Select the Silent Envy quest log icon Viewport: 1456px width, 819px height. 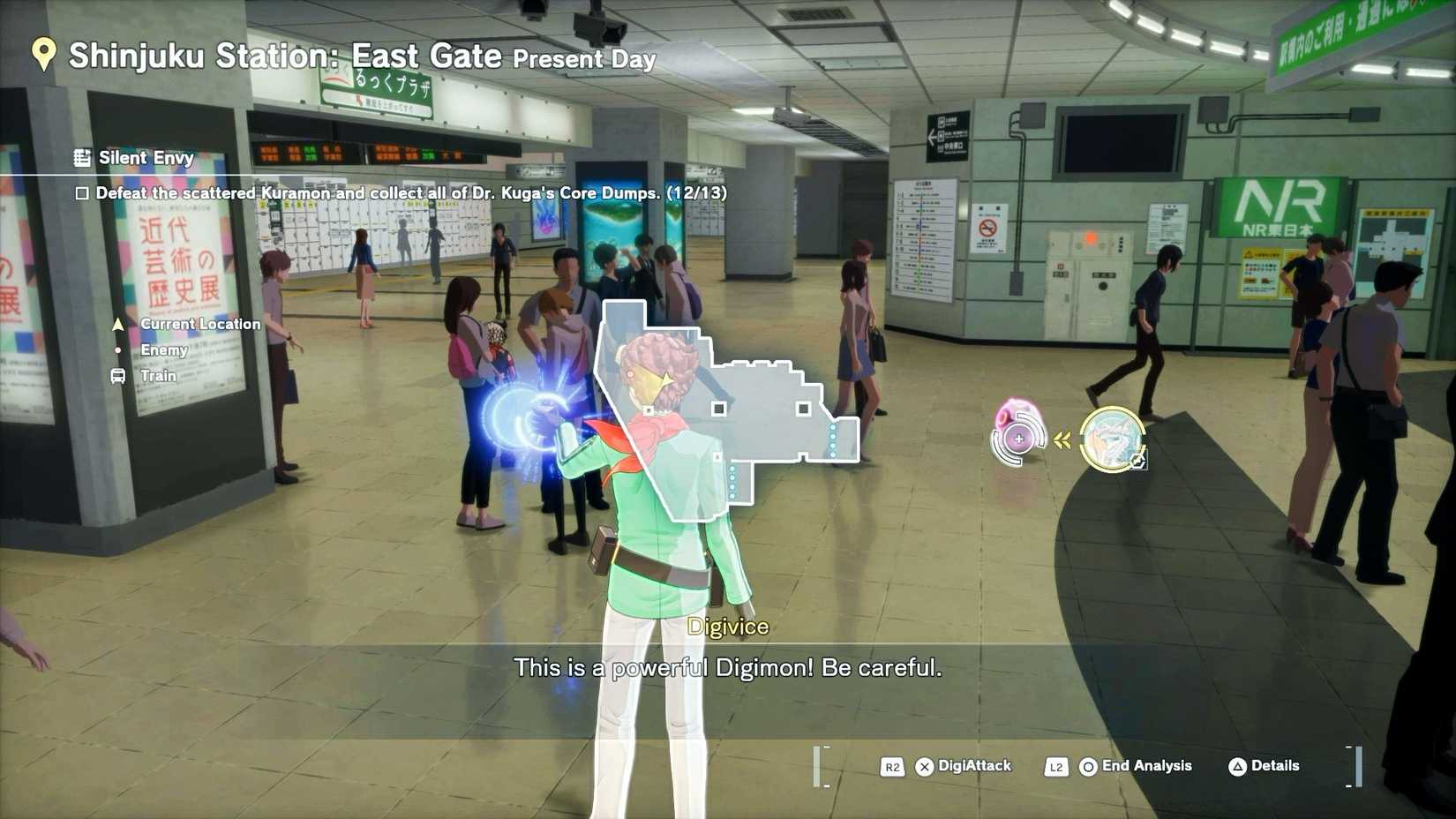pos(82,158)
